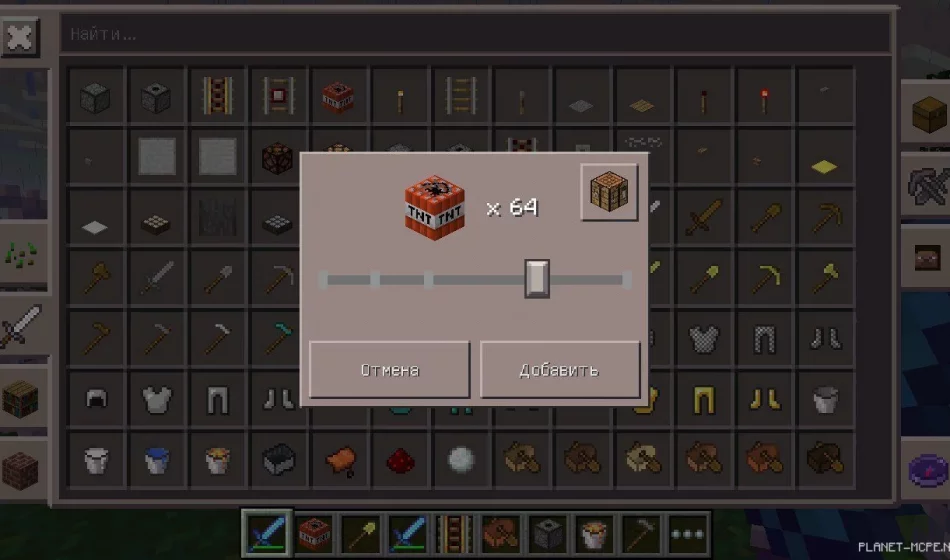950x560 pixels.
Task: Pick the golden leggings item
Action: [x=703, y=400]
